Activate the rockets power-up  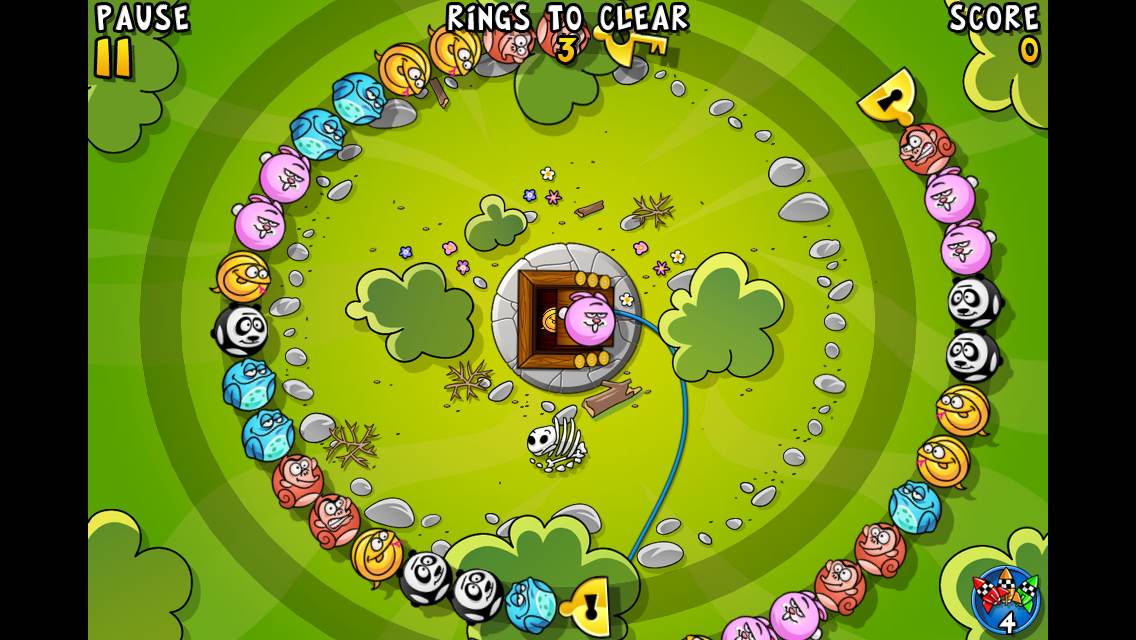pyautogui.click(x=1005, y=599)
